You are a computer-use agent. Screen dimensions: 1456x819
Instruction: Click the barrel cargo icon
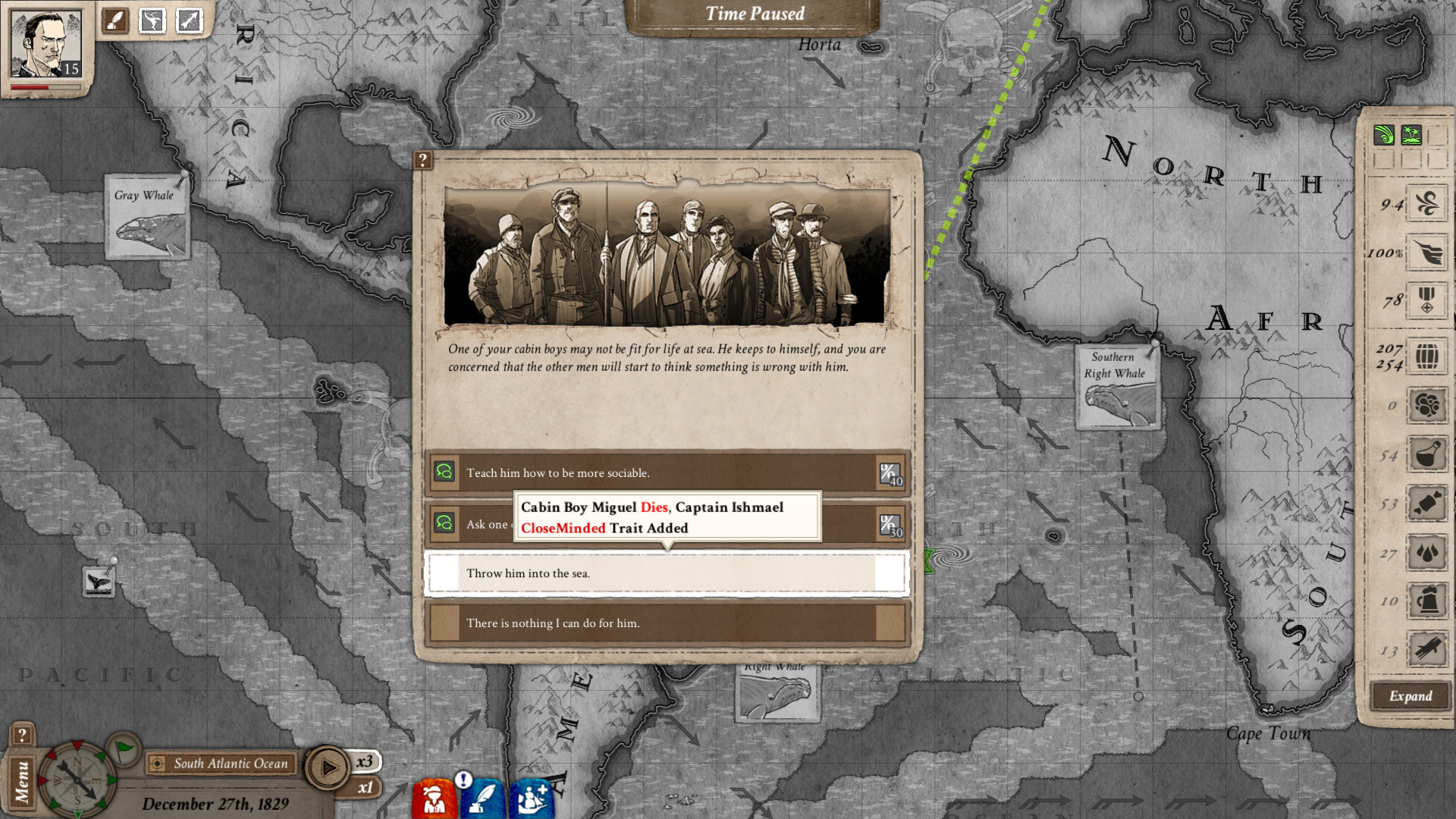pyautogui.click(x=1426, y=356)
